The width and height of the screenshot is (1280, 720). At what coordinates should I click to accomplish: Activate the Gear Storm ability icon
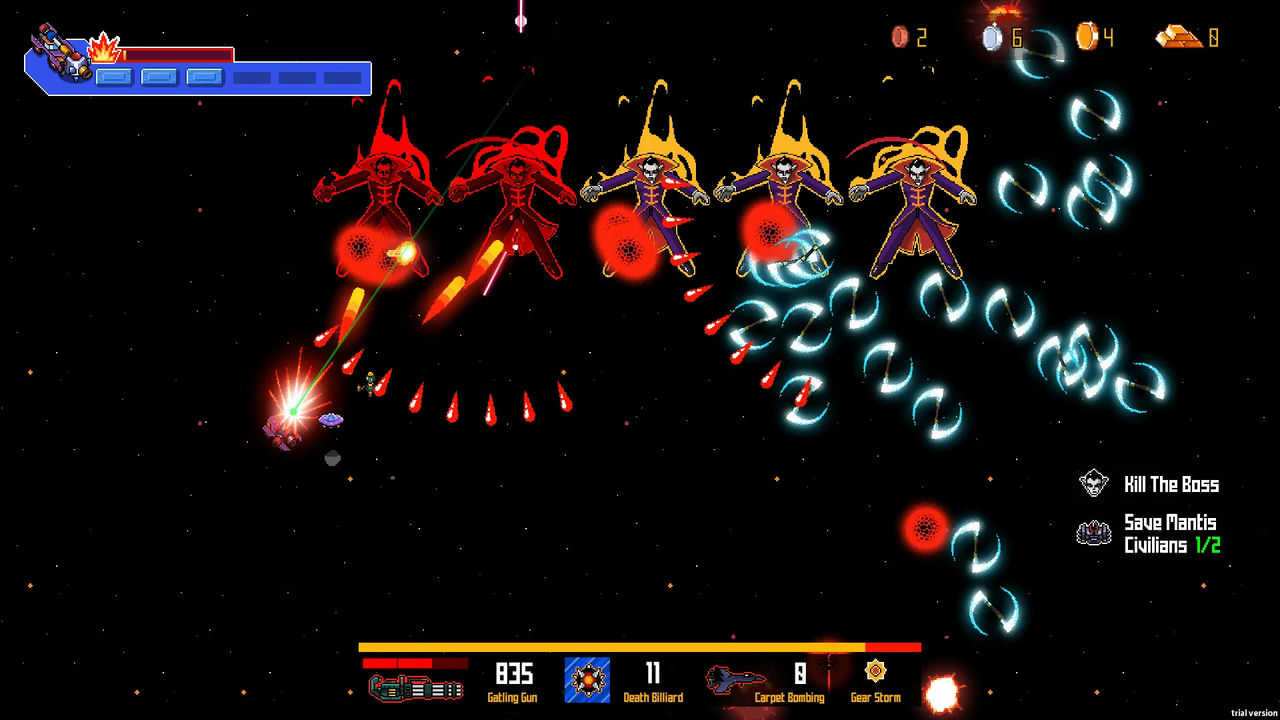click(x=875, y=671)
